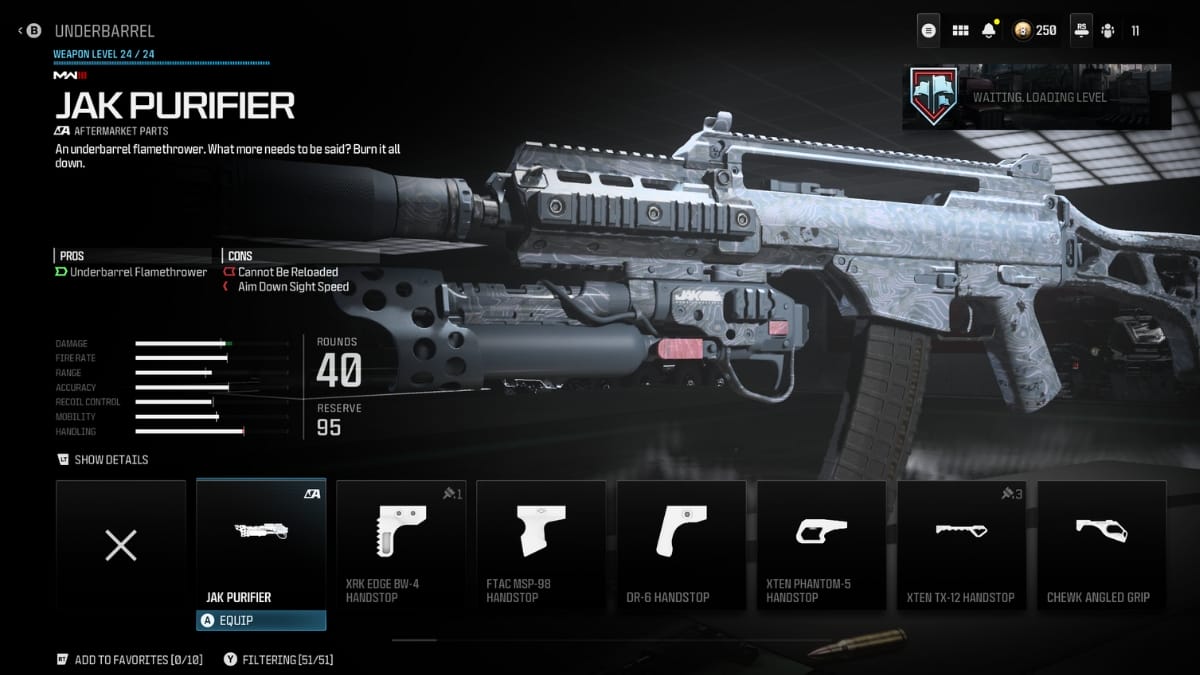Screen dimensions: 1200x675
Task: Pick the Chewk Angled Grip attachment
Action: tap(1101, 544)
